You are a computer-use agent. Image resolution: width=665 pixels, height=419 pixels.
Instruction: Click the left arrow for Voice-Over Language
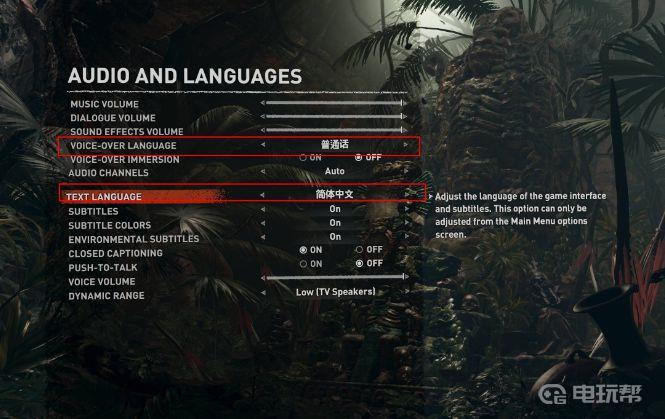click(x=263, y=145)
